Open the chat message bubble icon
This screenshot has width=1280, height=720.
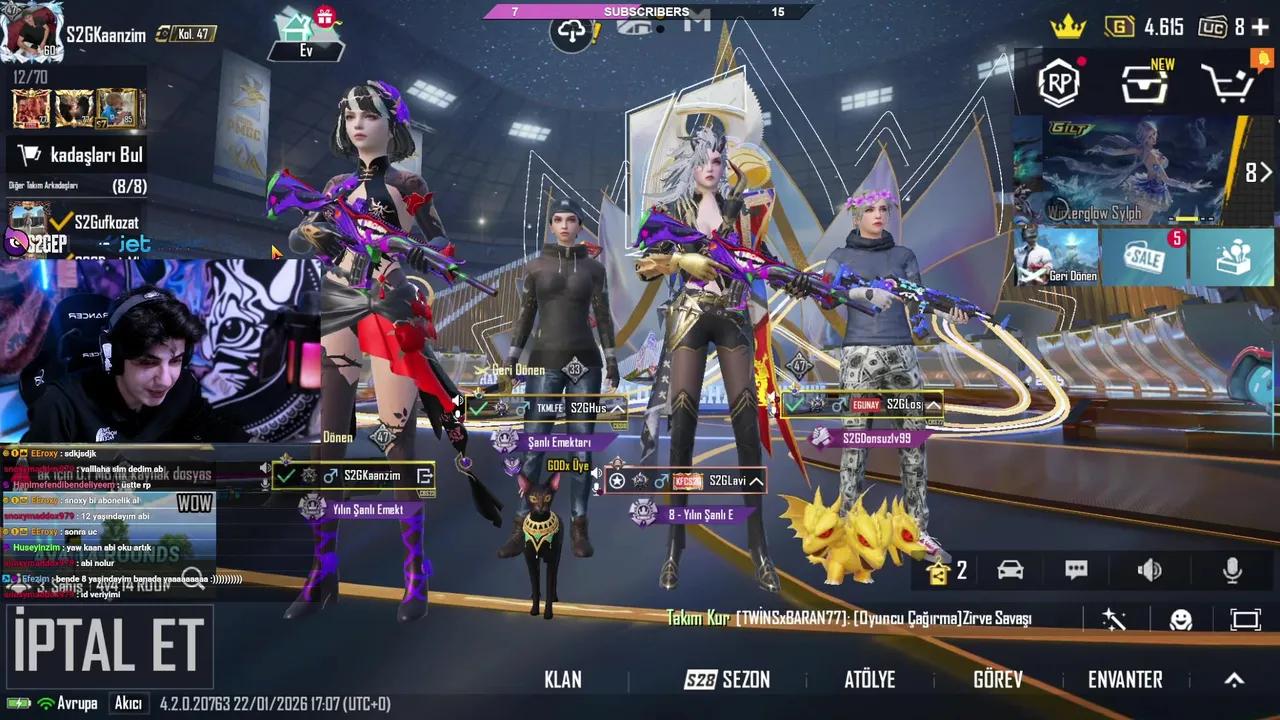(1076, 569)
